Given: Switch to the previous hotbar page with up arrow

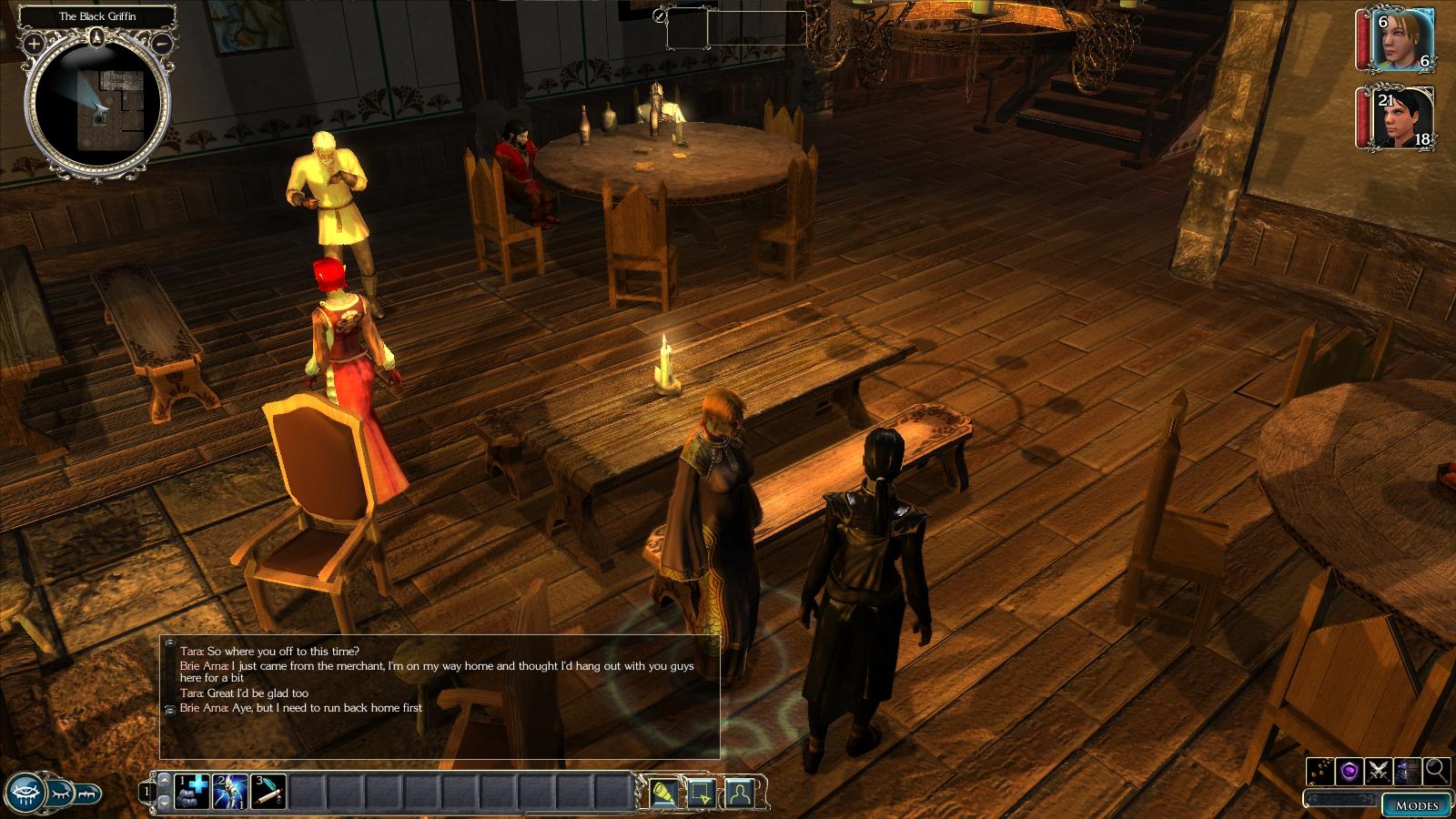Looking at the screenshot, I should 164,781.
